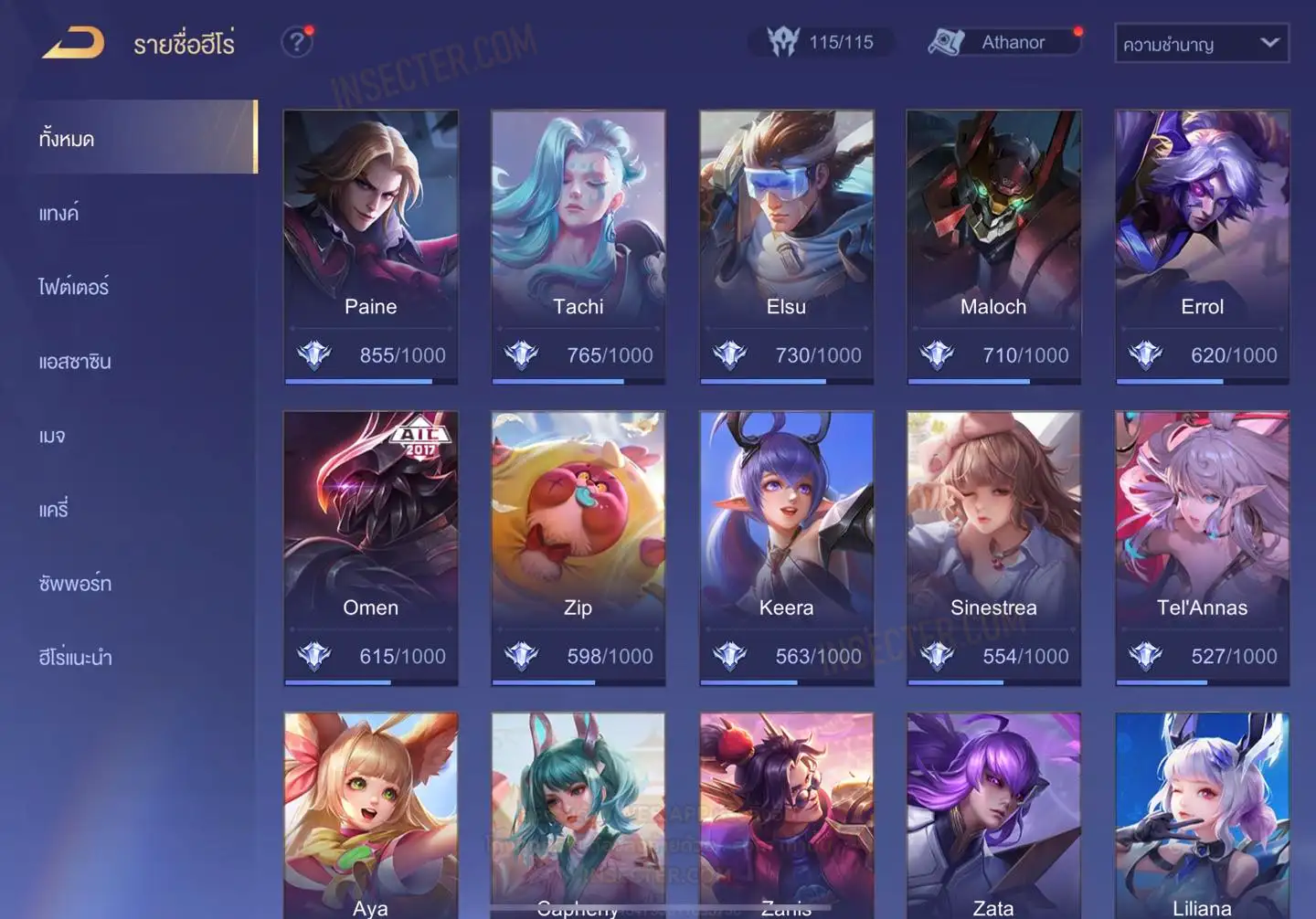Select the Paine hero card
Screen dimensions: 1316x919
click(x=371, y=247)
